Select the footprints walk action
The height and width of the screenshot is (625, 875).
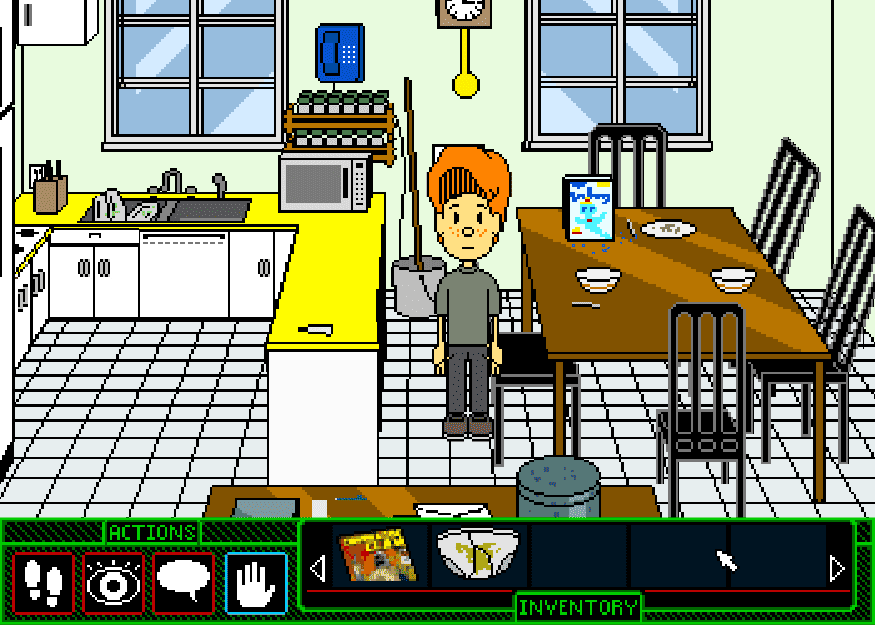43,582
